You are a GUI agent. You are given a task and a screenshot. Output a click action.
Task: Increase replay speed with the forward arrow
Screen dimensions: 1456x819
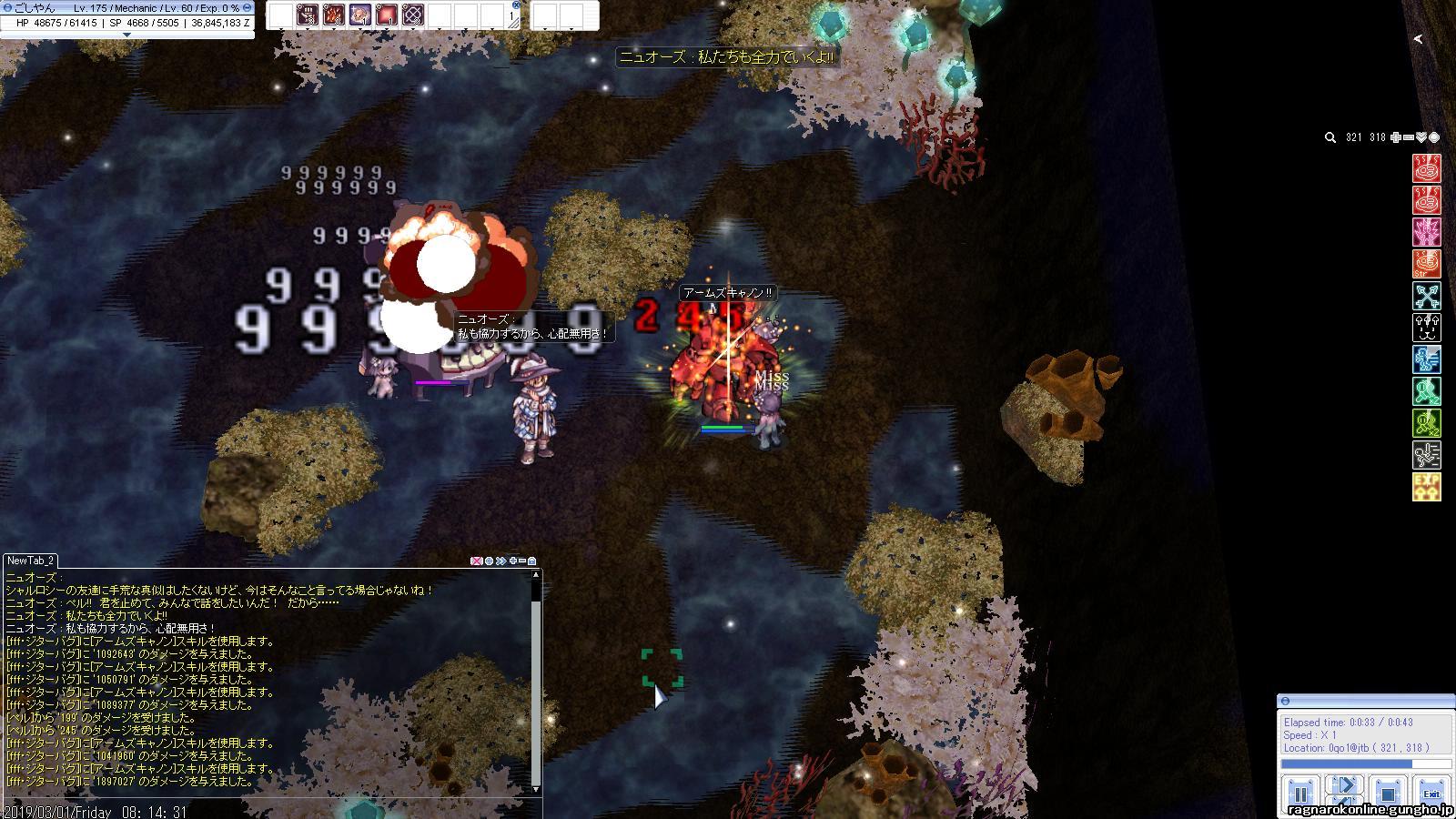tap(1343, 786)
